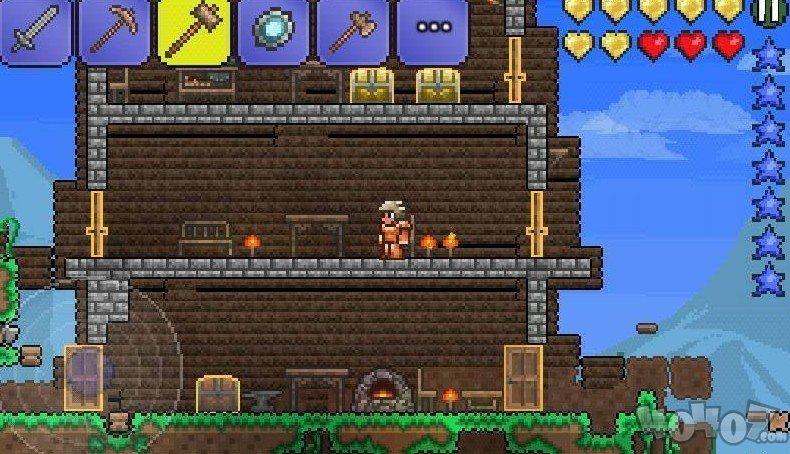
Task: Switch to the axe hotbar slot
Action: (x=352, y=32)
